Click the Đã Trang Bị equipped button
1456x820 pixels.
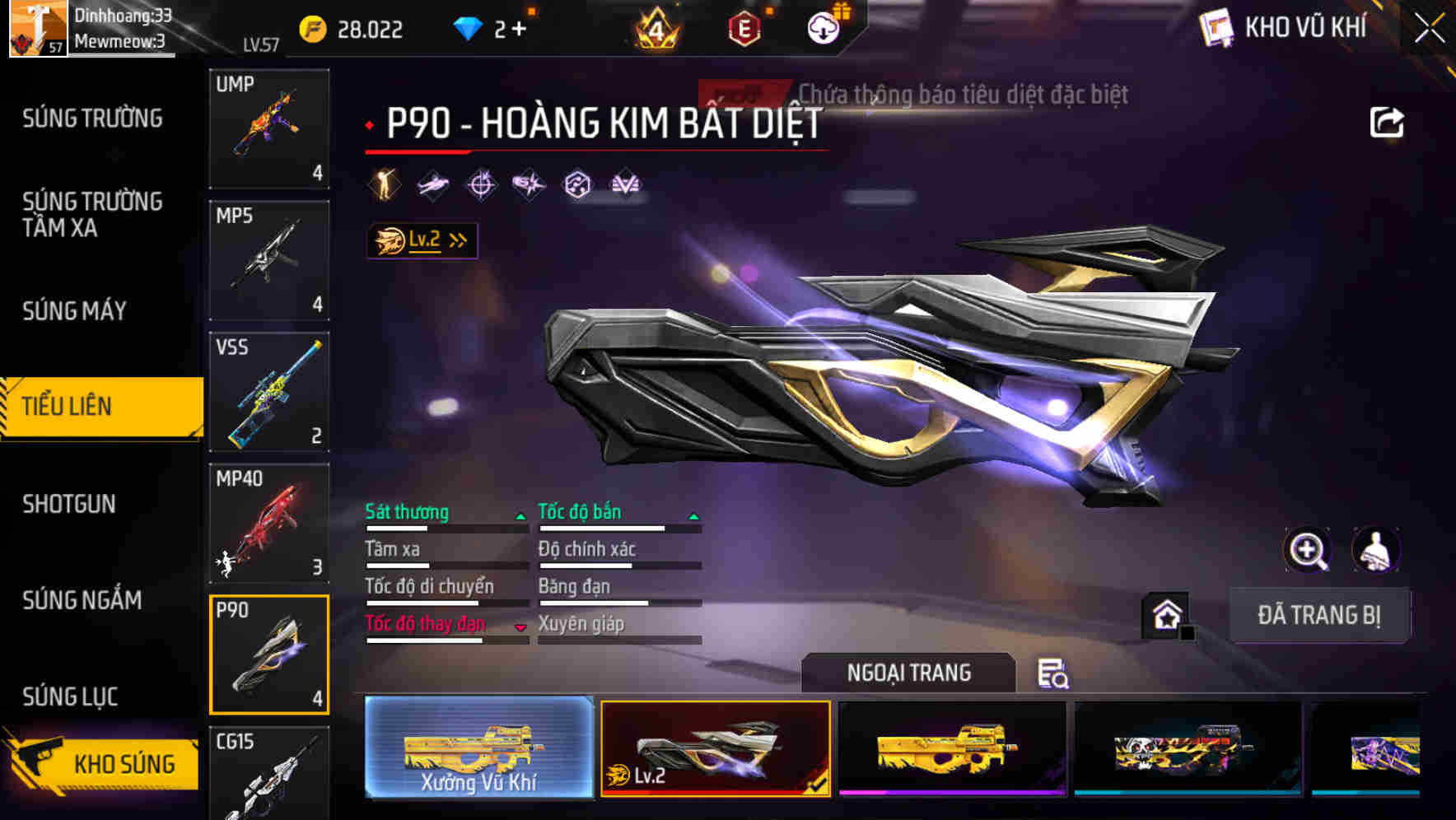[1319, 615]
